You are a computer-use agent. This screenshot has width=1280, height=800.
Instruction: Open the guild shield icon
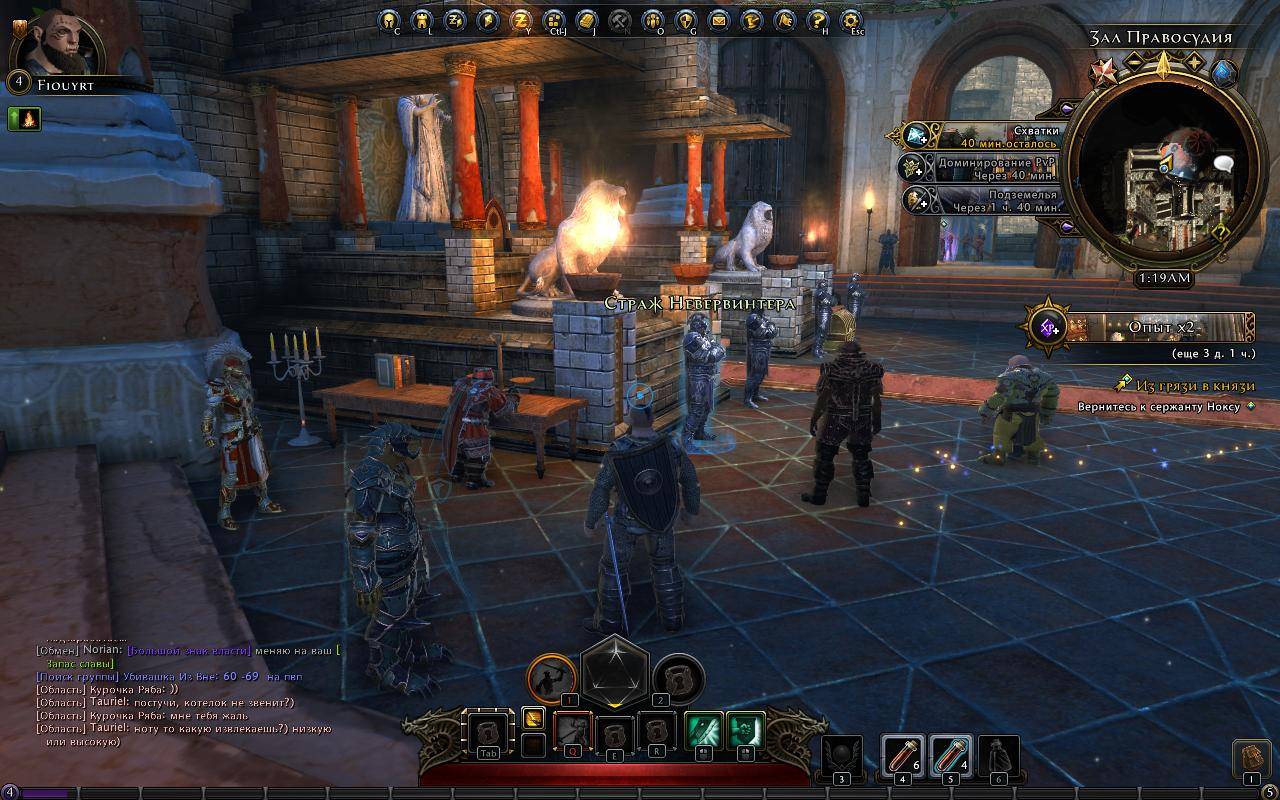[x=686, y=19]
